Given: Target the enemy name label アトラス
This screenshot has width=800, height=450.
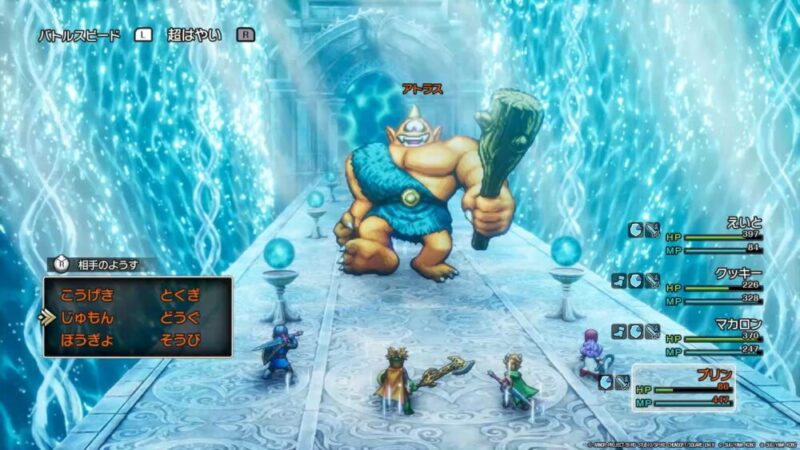Looking at the screenshot, I should point(424,89).
